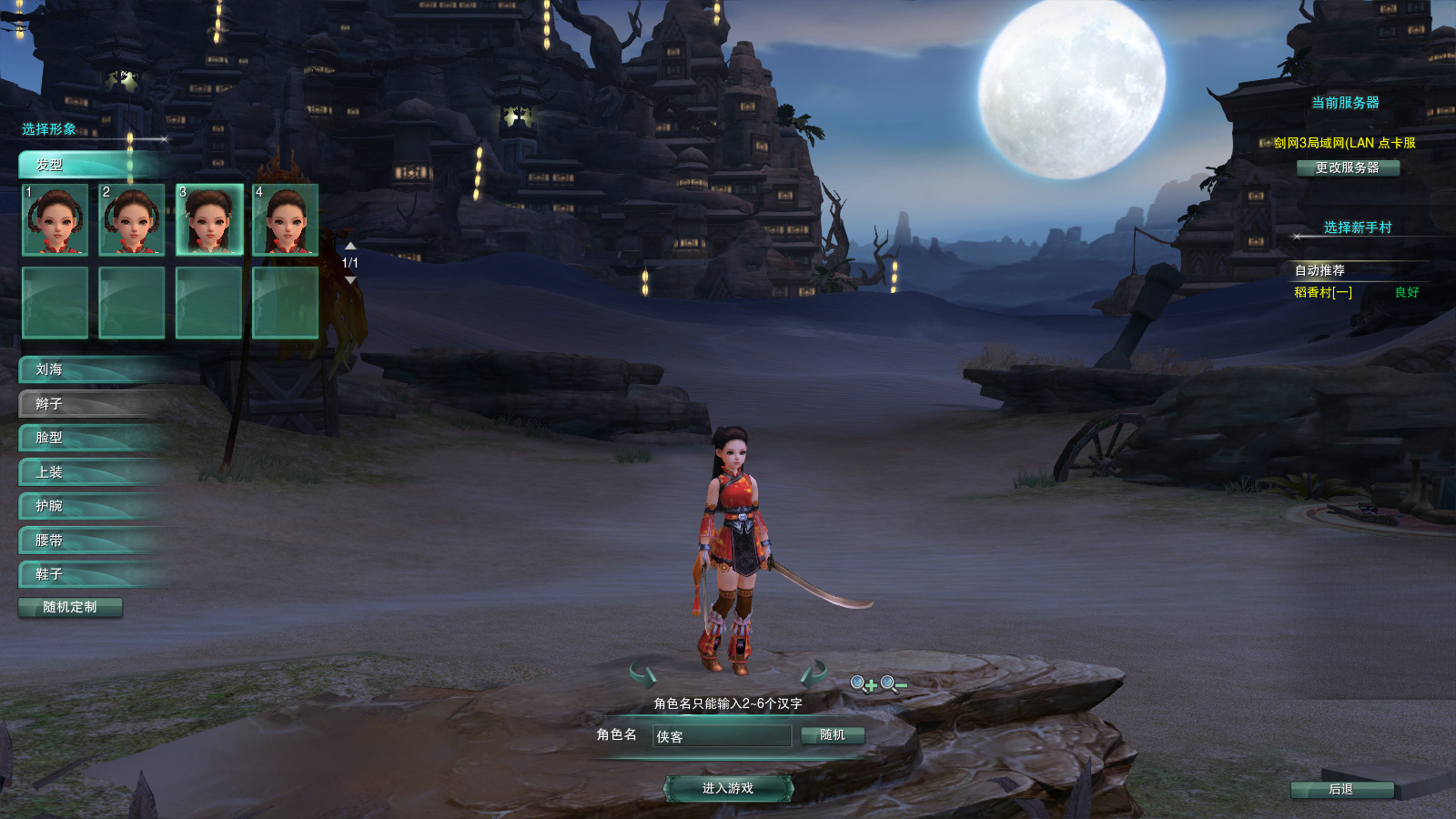Generate a random name with 随机 button
The height and width of the screenshot is (819, 1456).
tap(832, 735)
